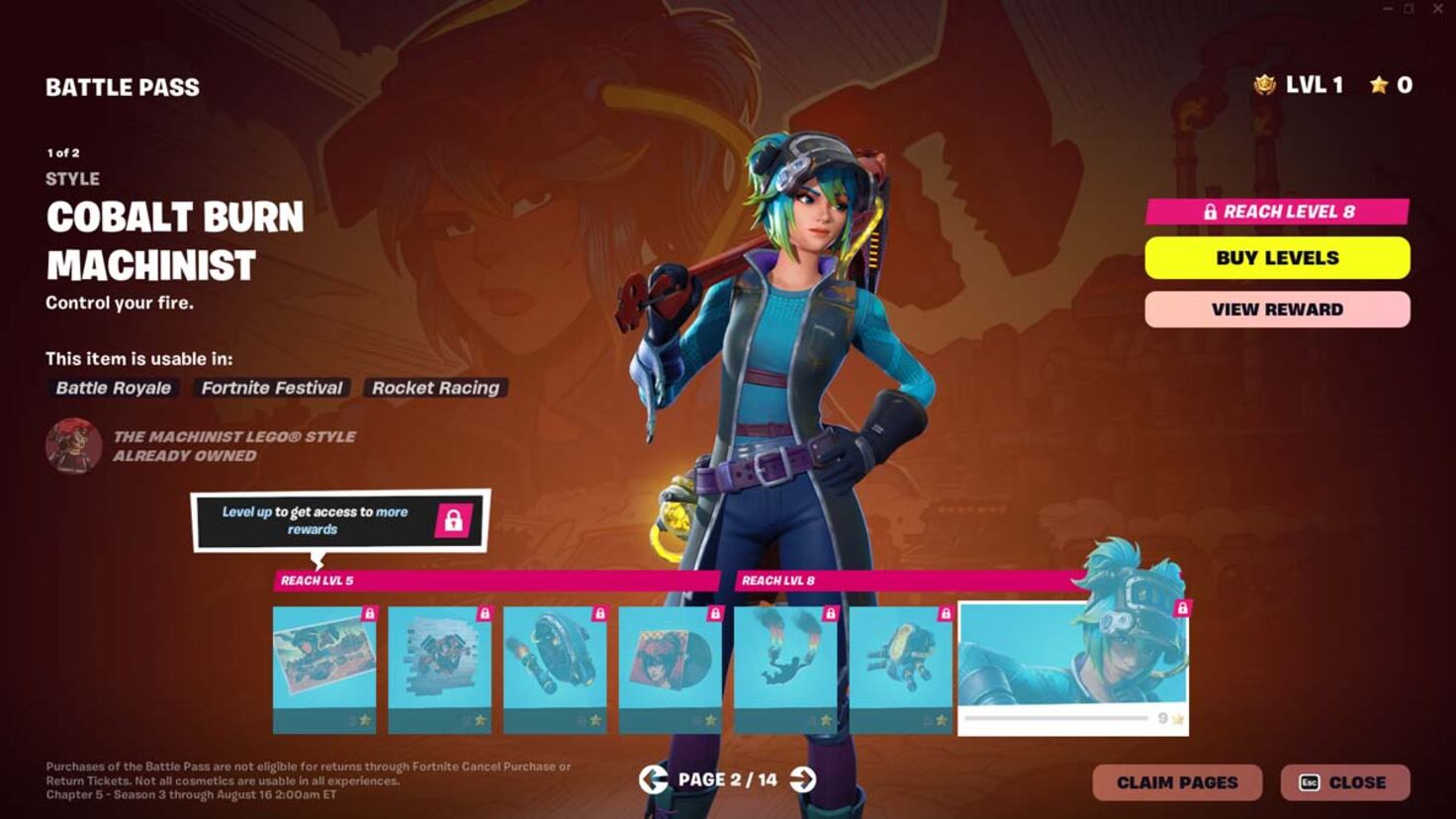Screen dimensions: 1456x819
Task: Click the skydiving contrail reward under REACH LVL 8
Action: click(785, 665)
